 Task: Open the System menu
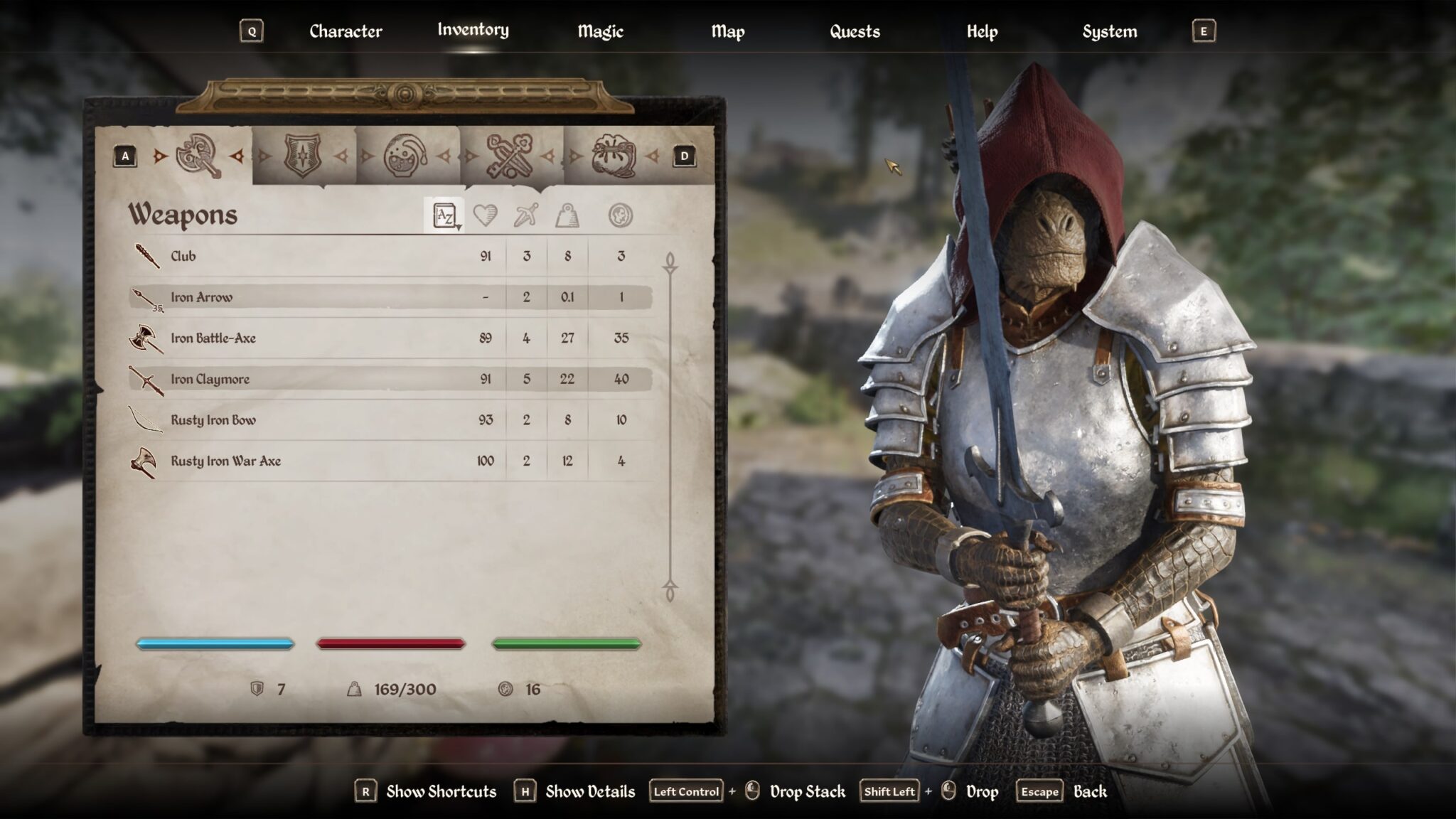(1109, 31)
